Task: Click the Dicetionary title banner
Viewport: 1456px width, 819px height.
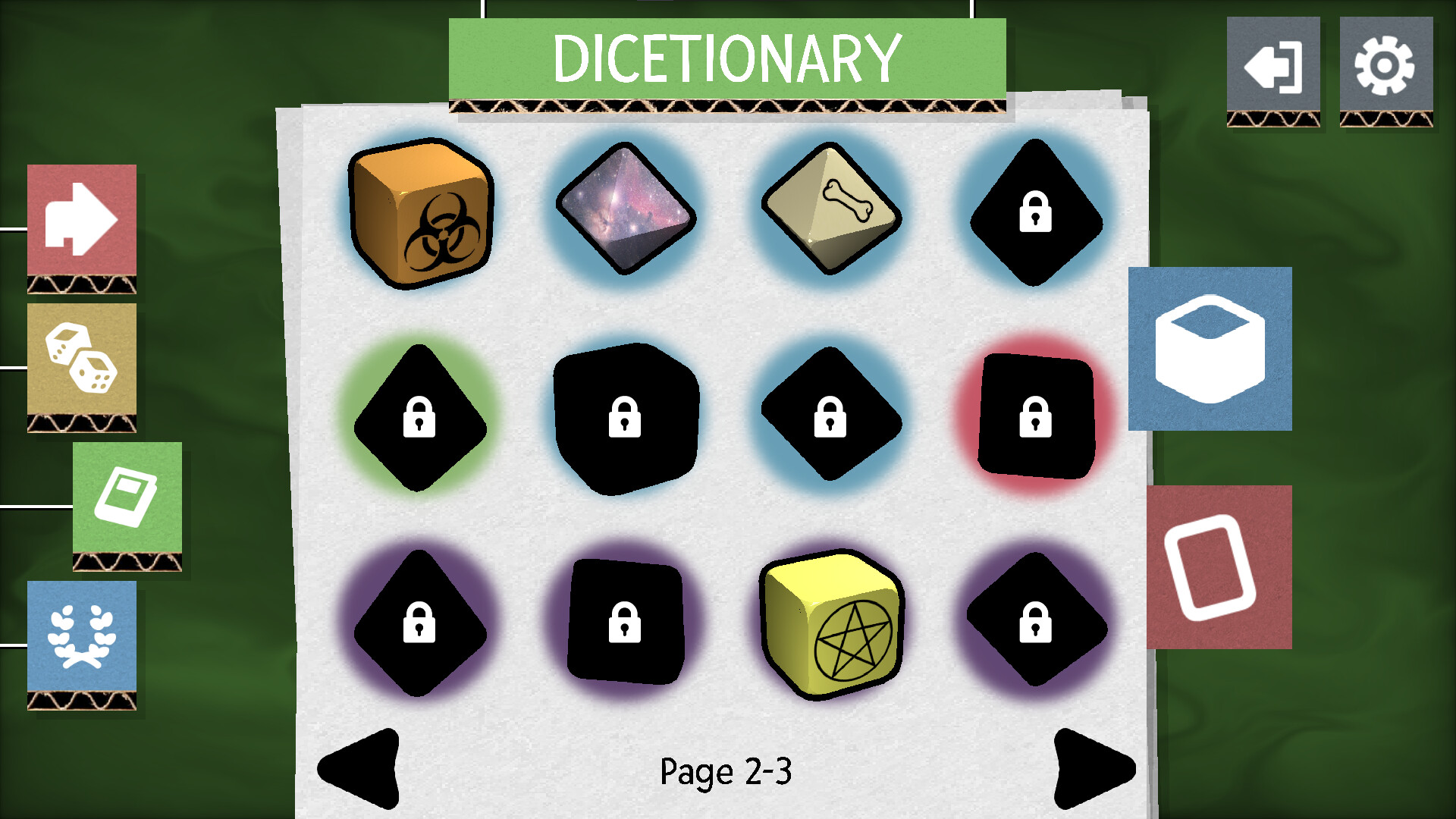Action: [726, 55]
